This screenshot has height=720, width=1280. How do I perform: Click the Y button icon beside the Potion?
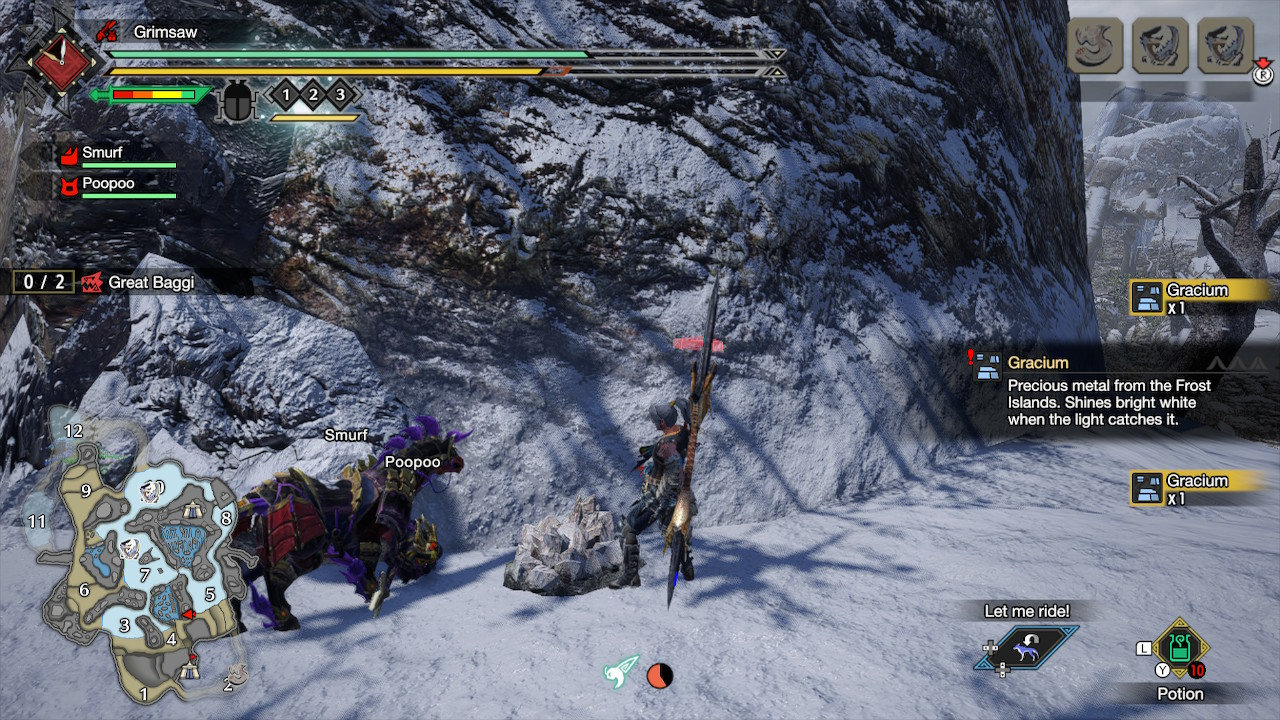tap(1162, 670)
